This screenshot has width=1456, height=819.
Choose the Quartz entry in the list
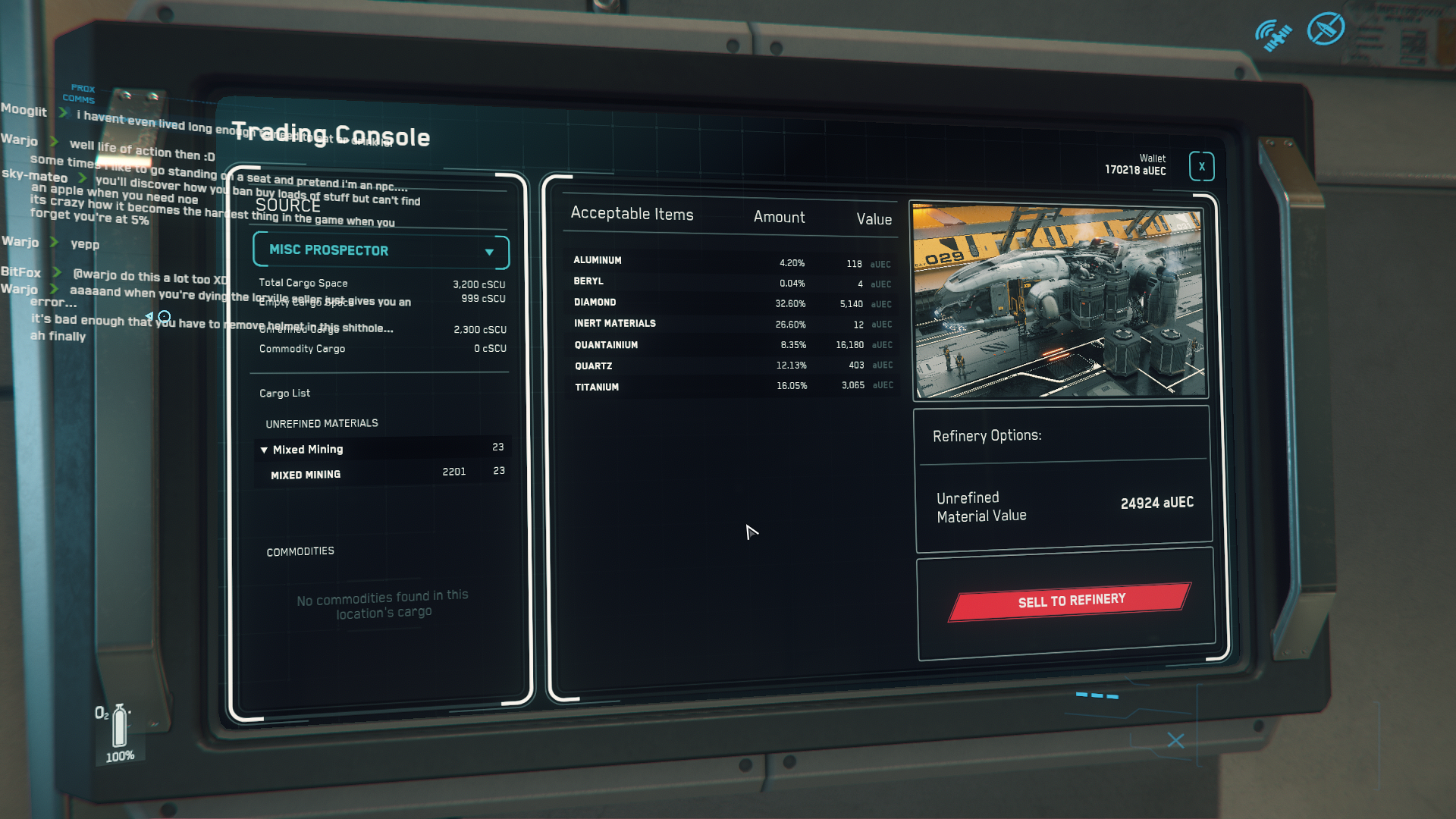click(732, 366)
